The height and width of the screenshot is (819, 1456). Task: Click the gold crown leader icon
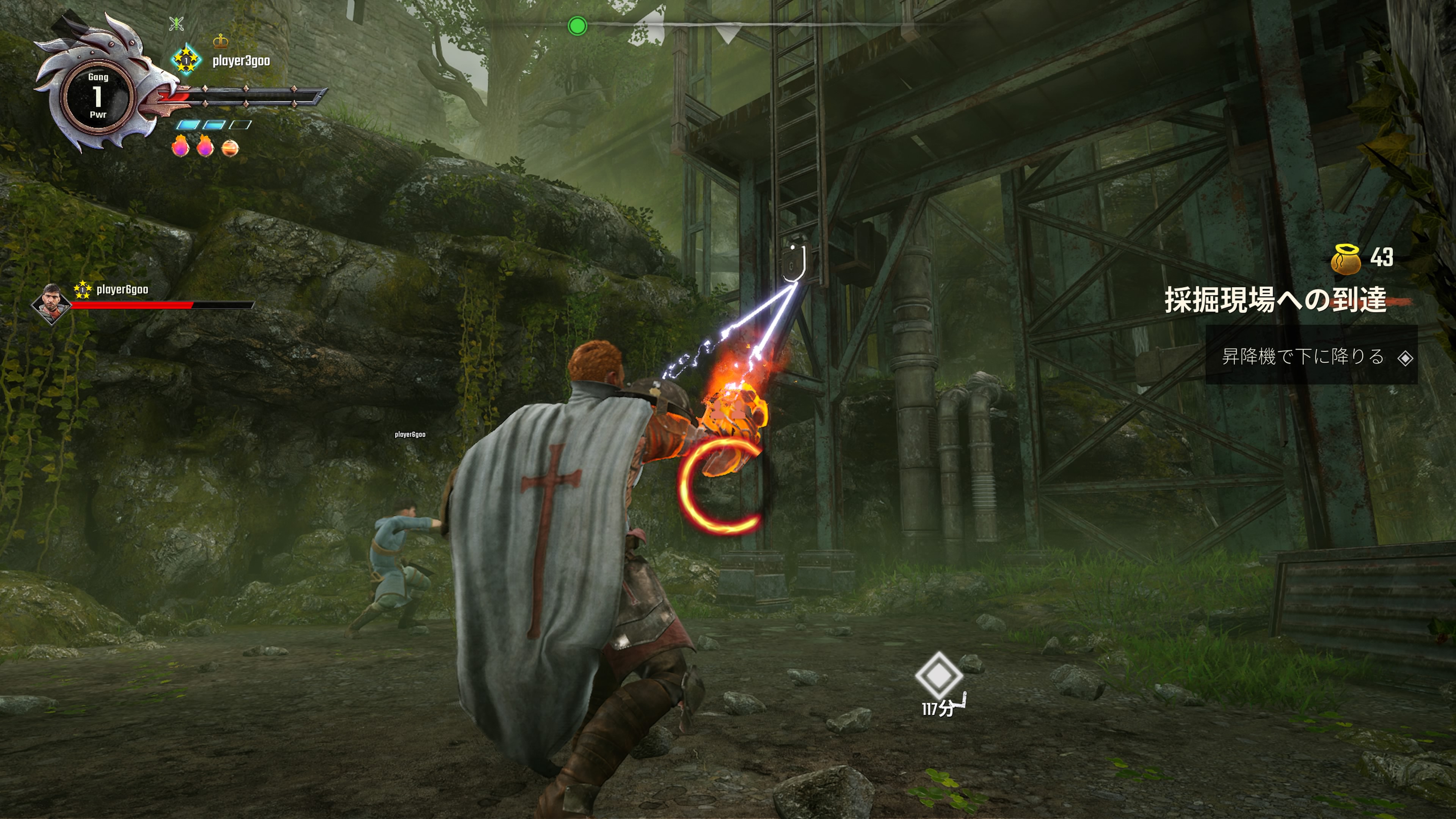[x=220, y=41]
